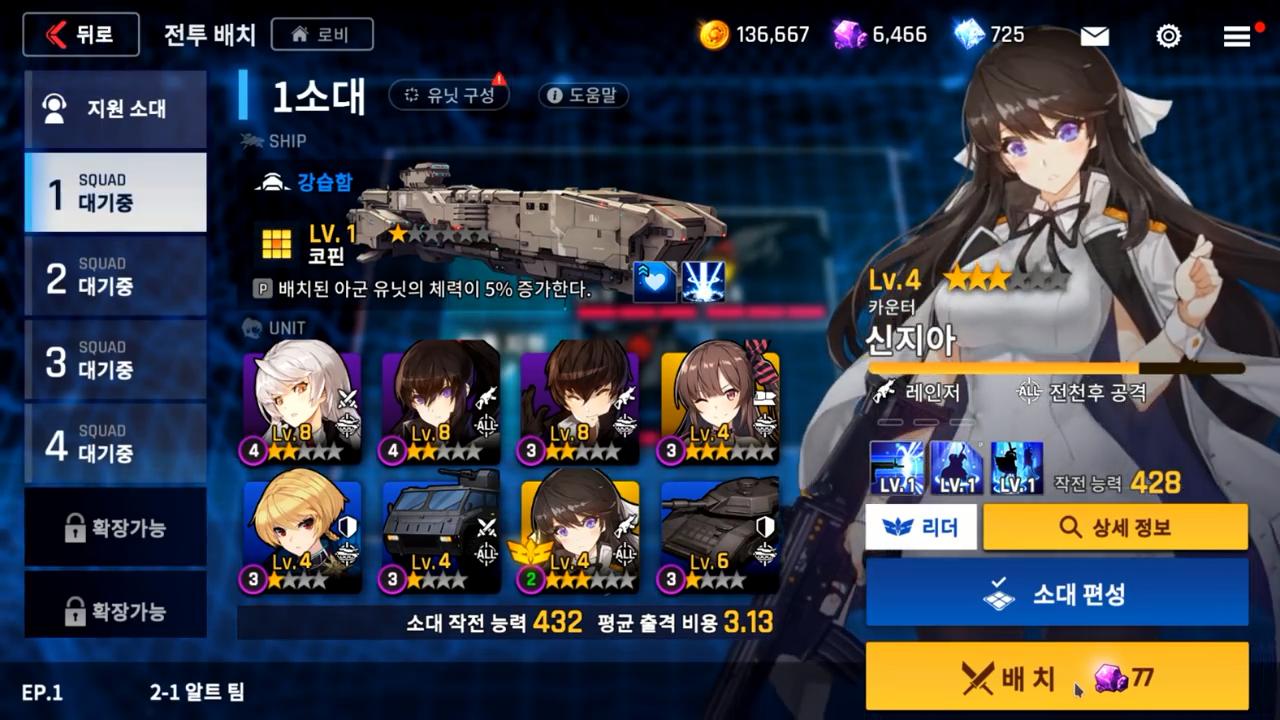The width and height of the screenshot is (1280, 720).
Task: Open the hamburger menu
Action: tap(1237, 36)
